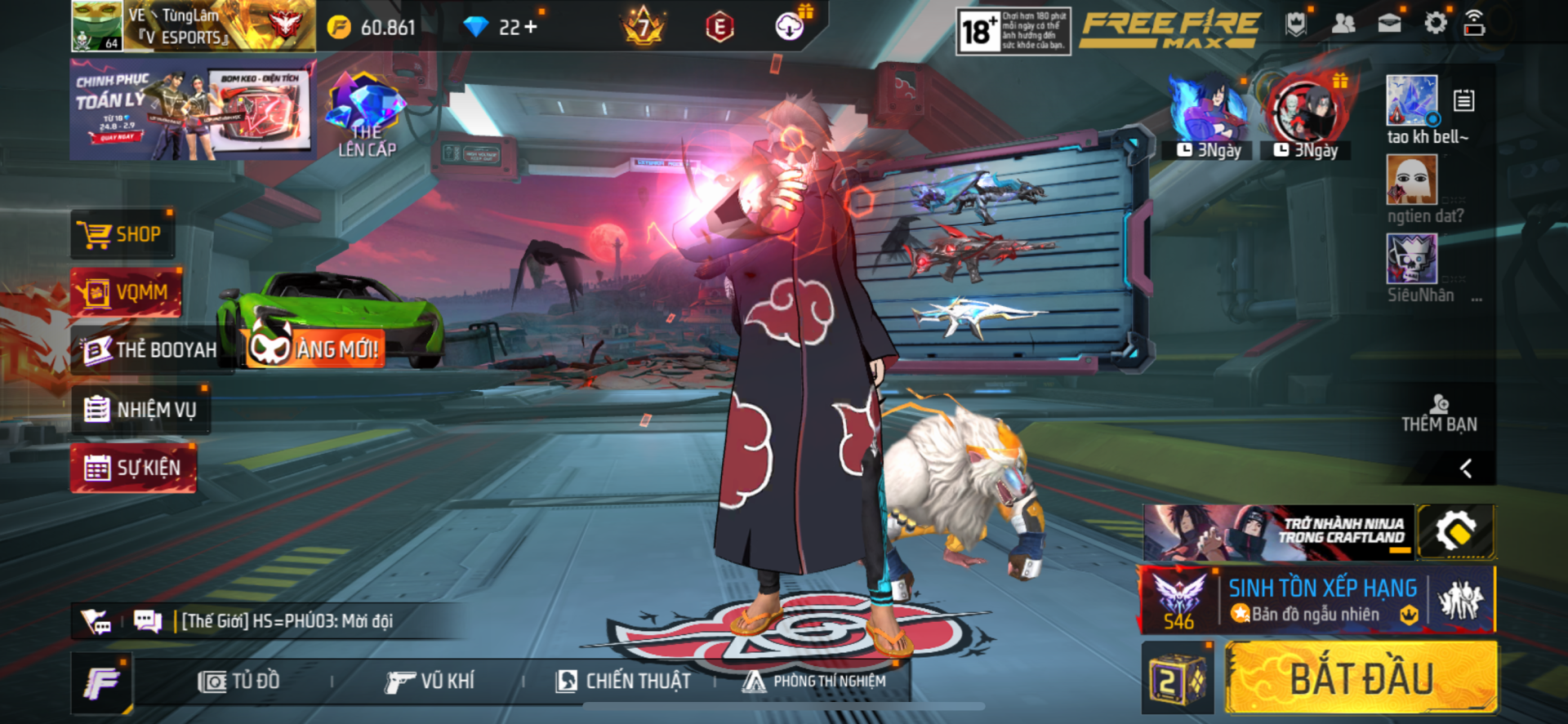Open the THẺ BOOYAH pass

151,350
